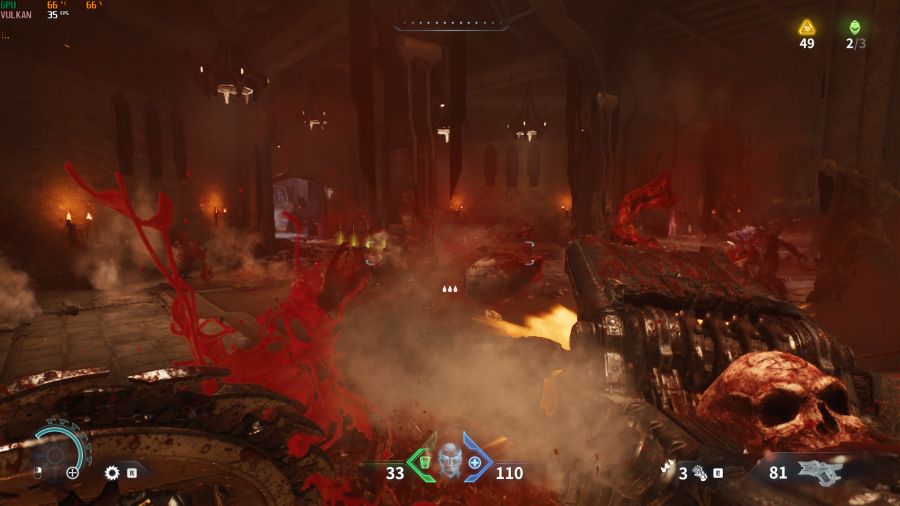Click the gold triangle currency icon

tap(807, 27)
